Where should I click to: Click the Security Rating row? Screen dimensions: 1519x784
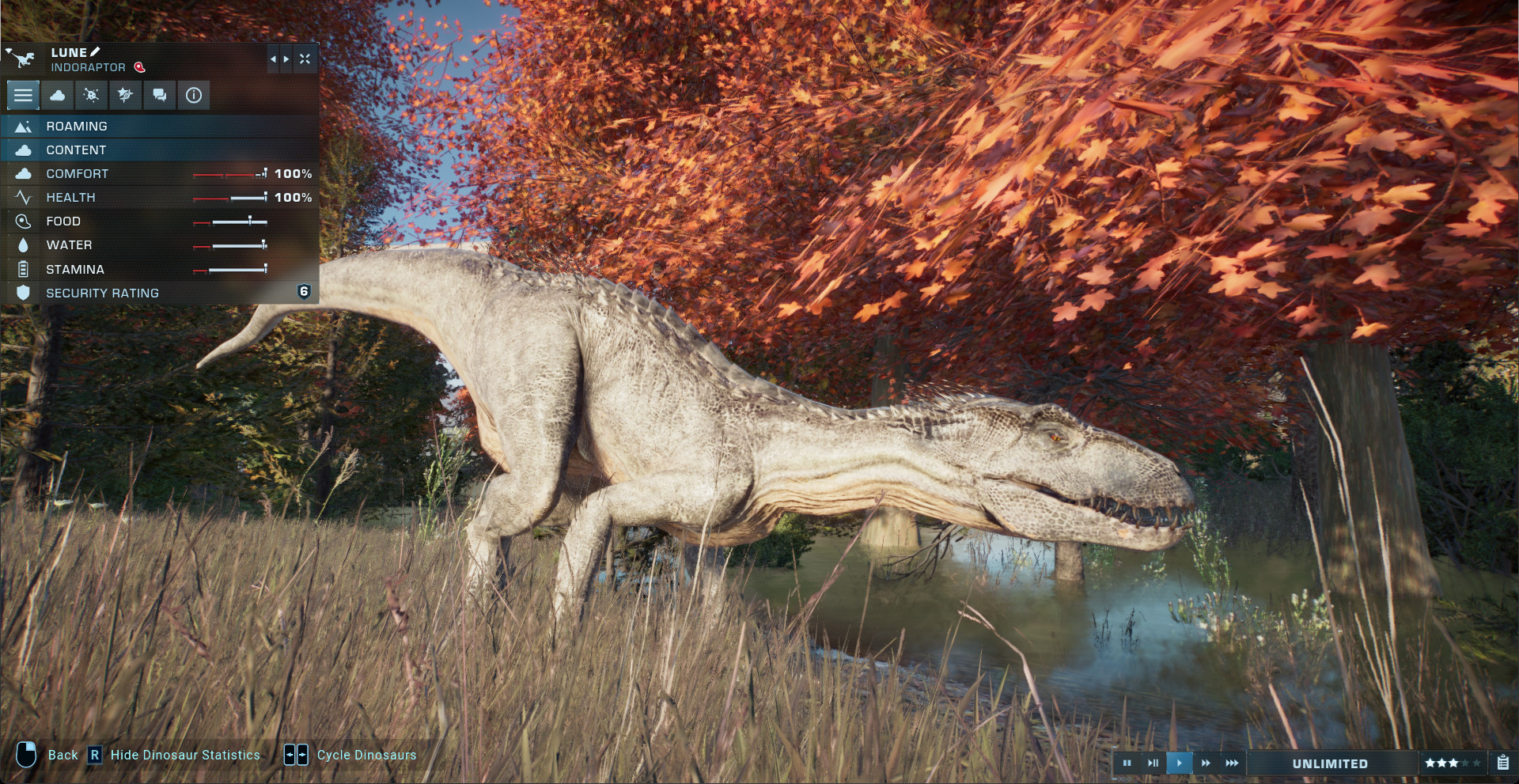click(x=158, y=293)
